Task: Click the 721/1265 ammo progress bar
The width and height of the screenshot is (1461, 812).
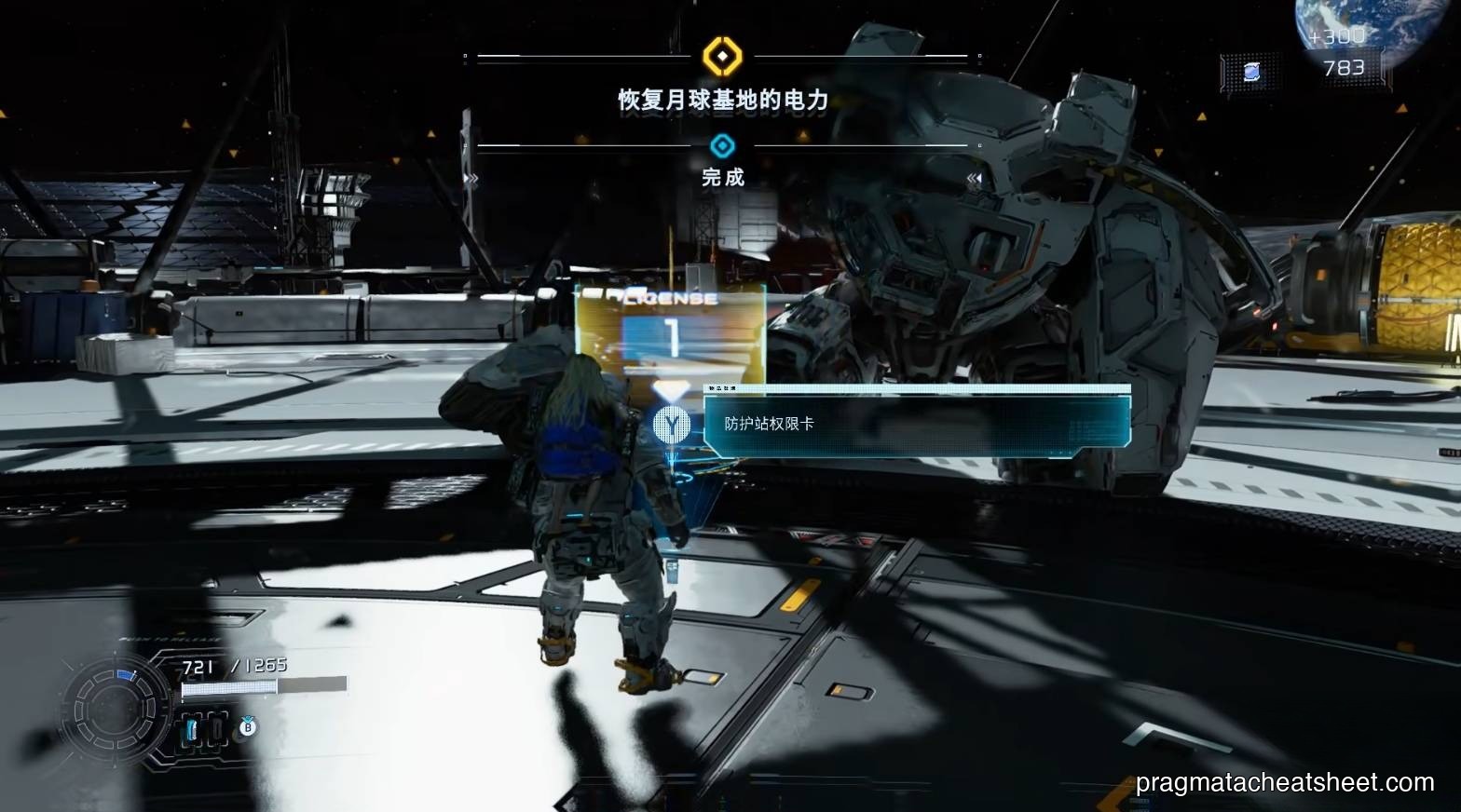Action: coord(232,689)
